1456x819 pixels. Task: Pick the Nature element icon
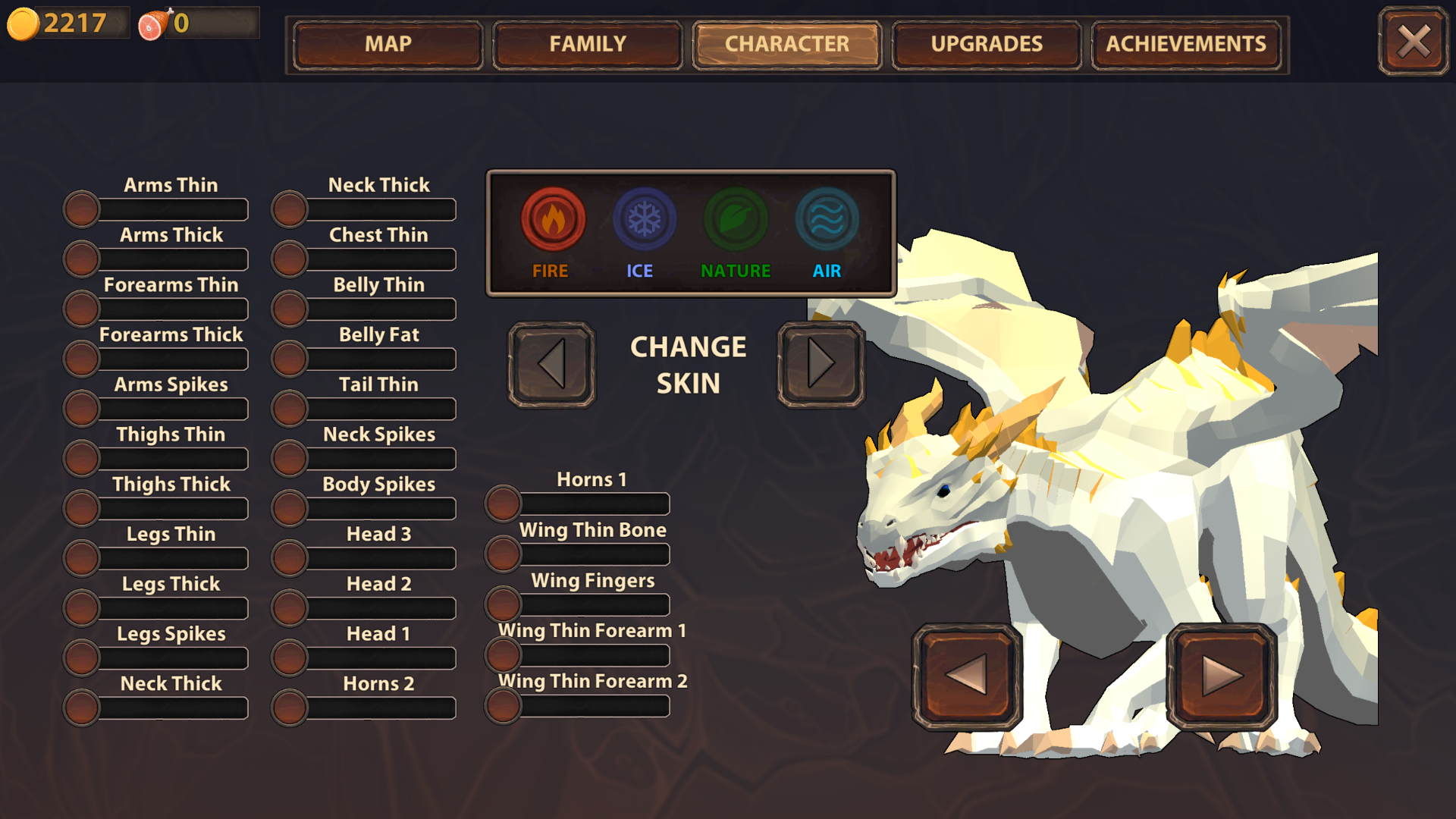tap(736, 220)
